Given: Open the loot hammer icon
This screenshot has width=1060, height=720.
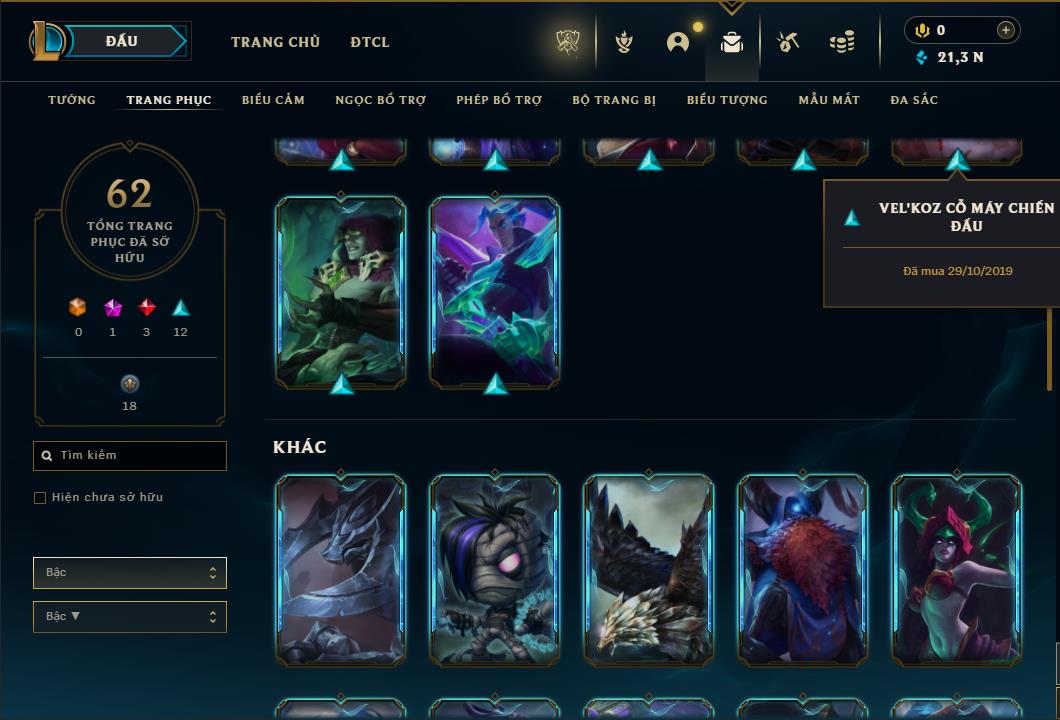Looking at the screenshot, I should 788,42.
